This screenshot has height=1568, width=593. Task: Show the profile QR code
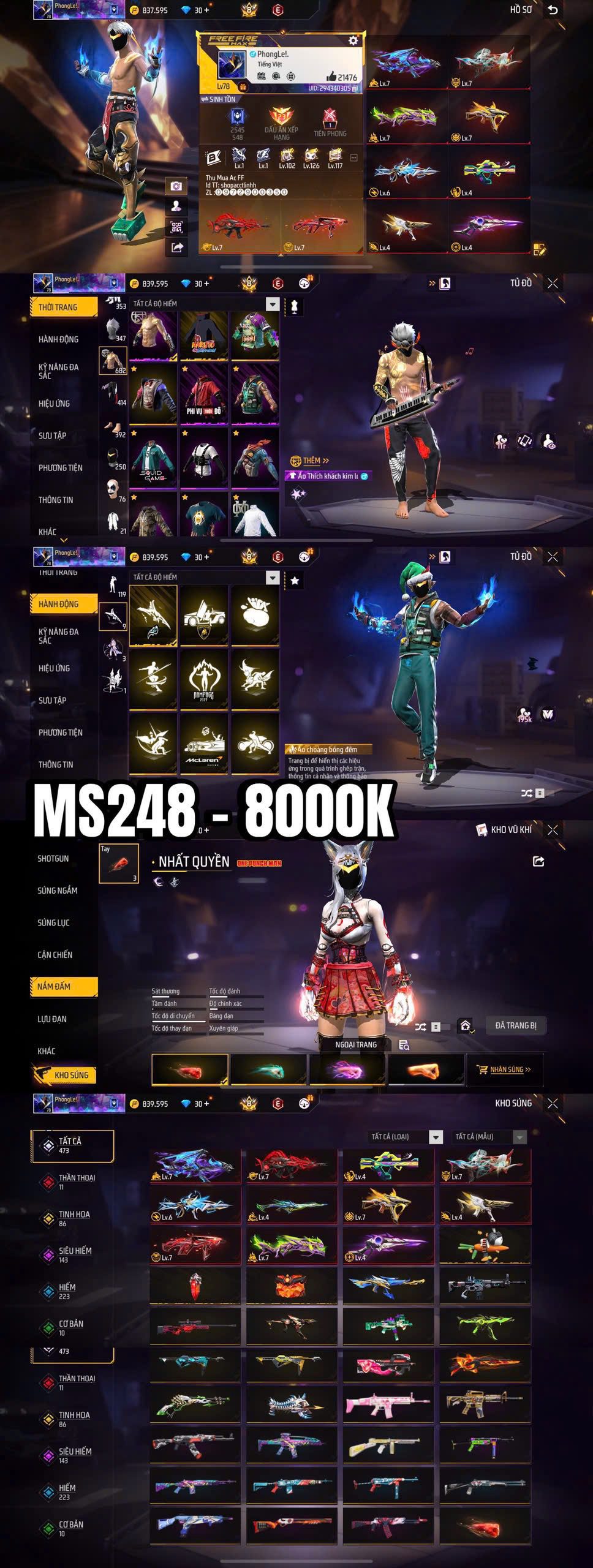coord(176,227)
